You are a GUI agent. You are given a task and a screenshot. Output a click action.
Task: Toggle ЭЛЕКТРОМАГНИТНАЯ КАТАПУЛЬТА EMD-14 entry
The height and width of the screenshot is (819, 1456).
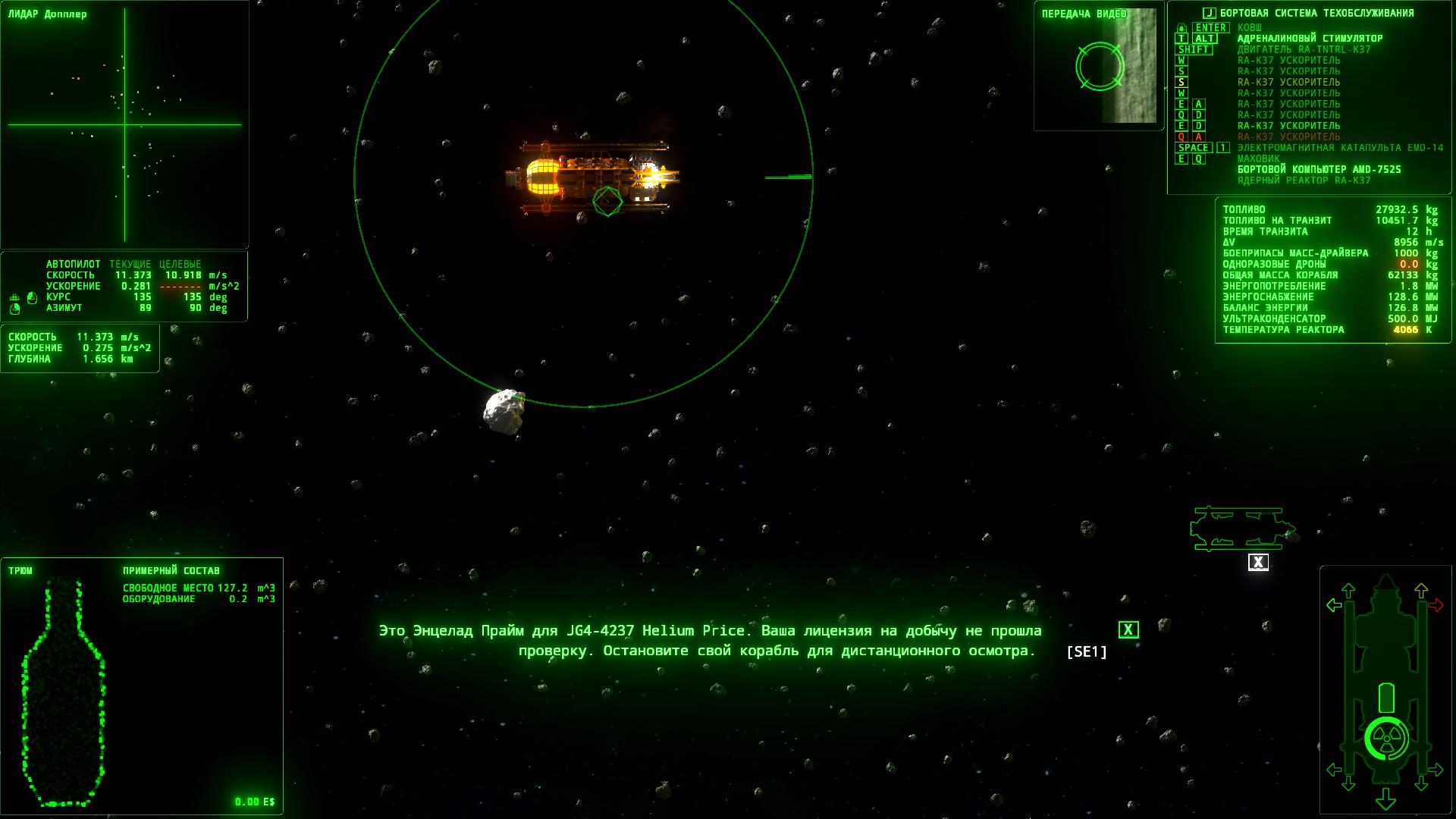click(x=1340, y=148)
